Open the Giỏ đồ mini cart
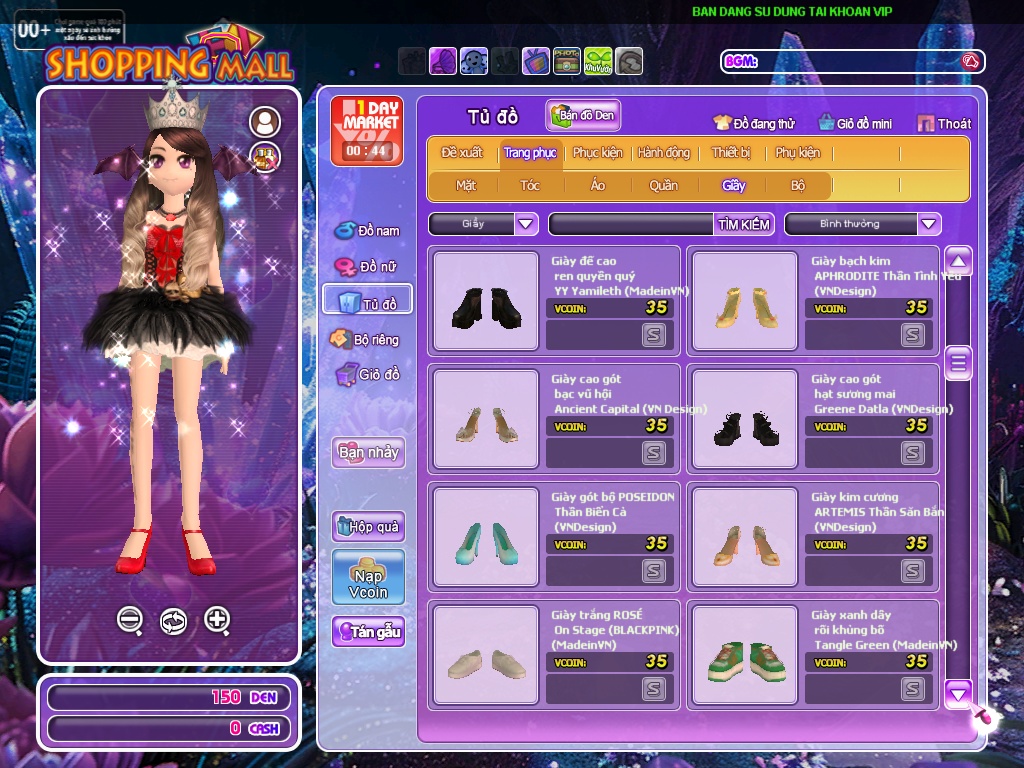The height and width of the screenshot is (768, 1024). pos(855,123)
